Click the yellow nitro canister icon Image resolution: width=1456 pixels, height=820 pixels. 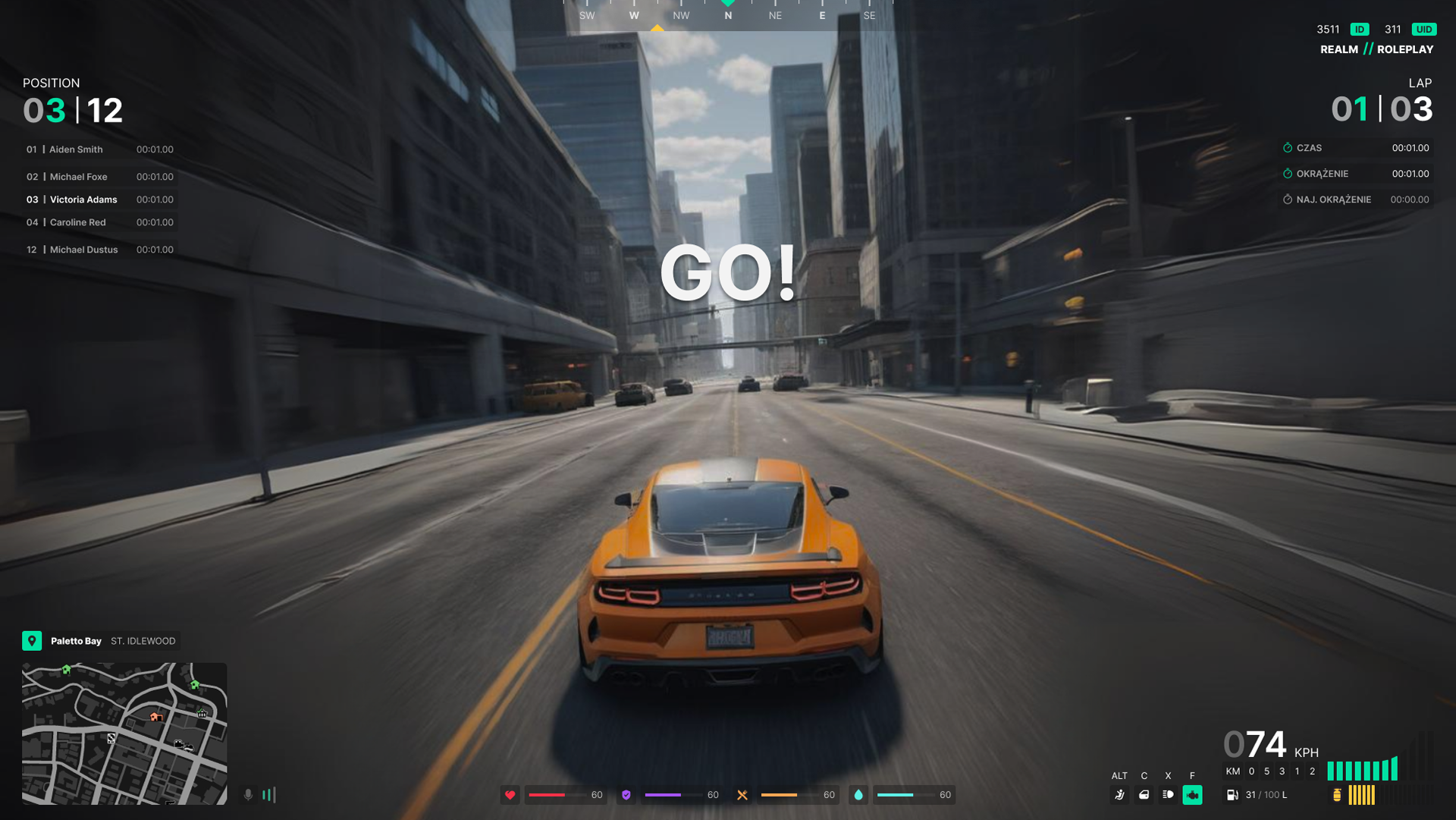pos(1337,795)
